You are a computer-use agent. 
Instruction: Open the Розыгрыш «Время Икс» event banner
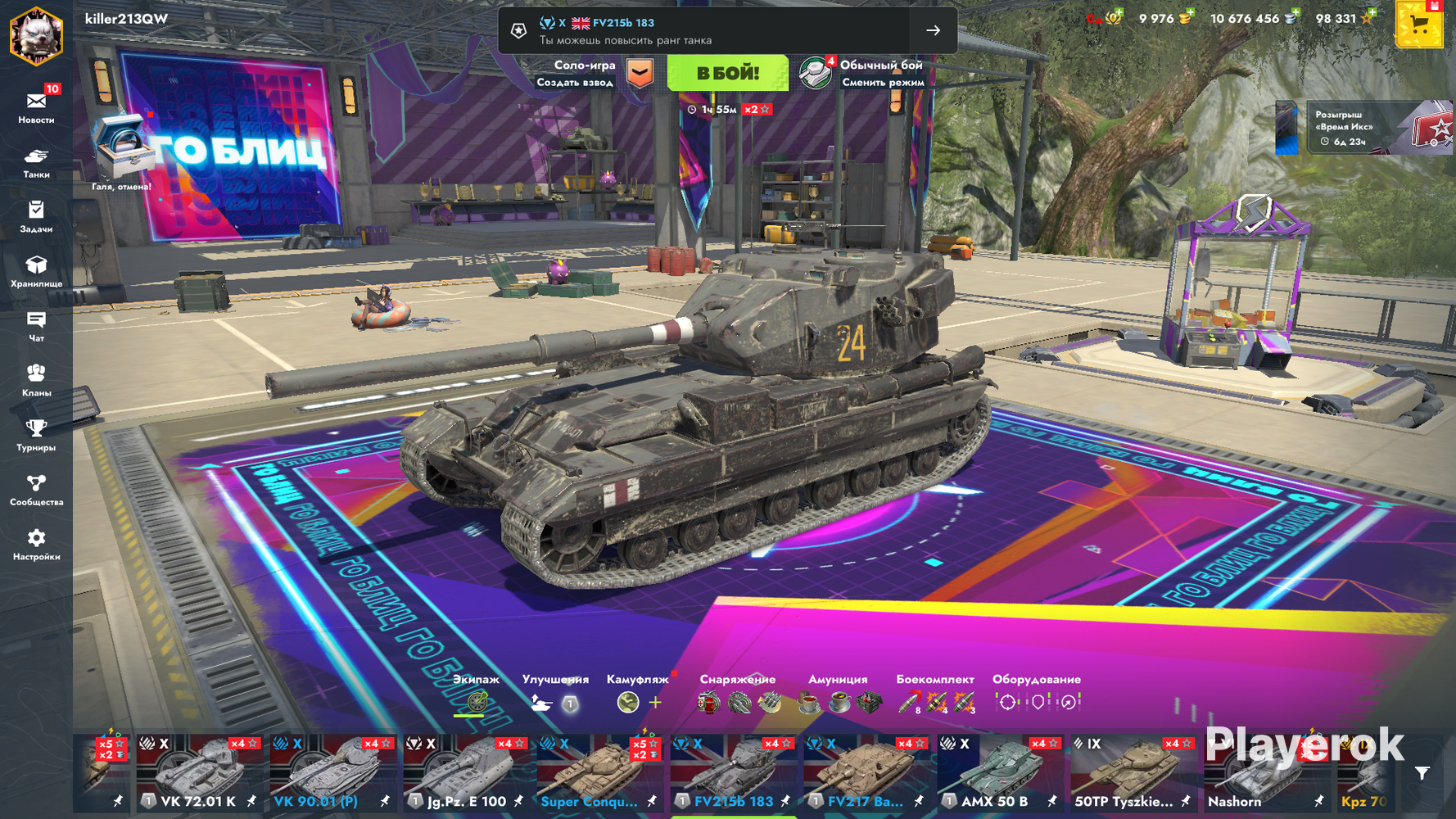(x=1363, y=128)
